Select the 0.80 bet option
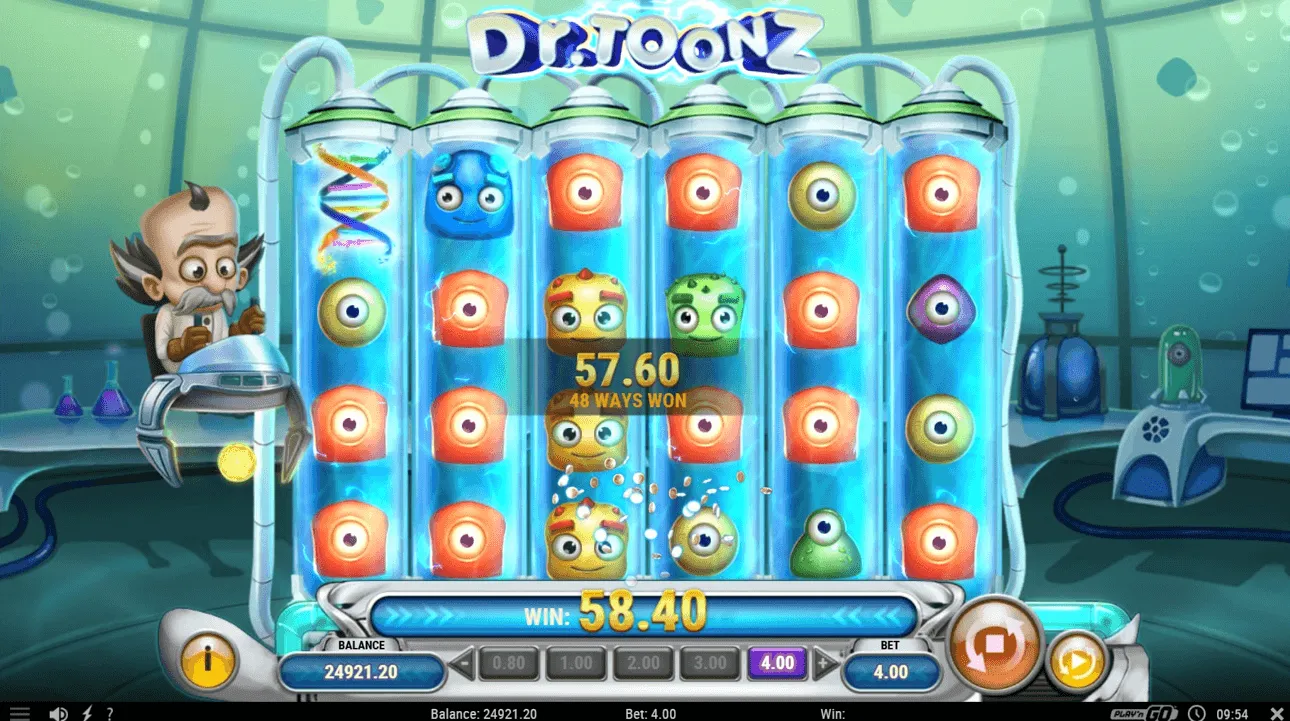 pos(509,662)
